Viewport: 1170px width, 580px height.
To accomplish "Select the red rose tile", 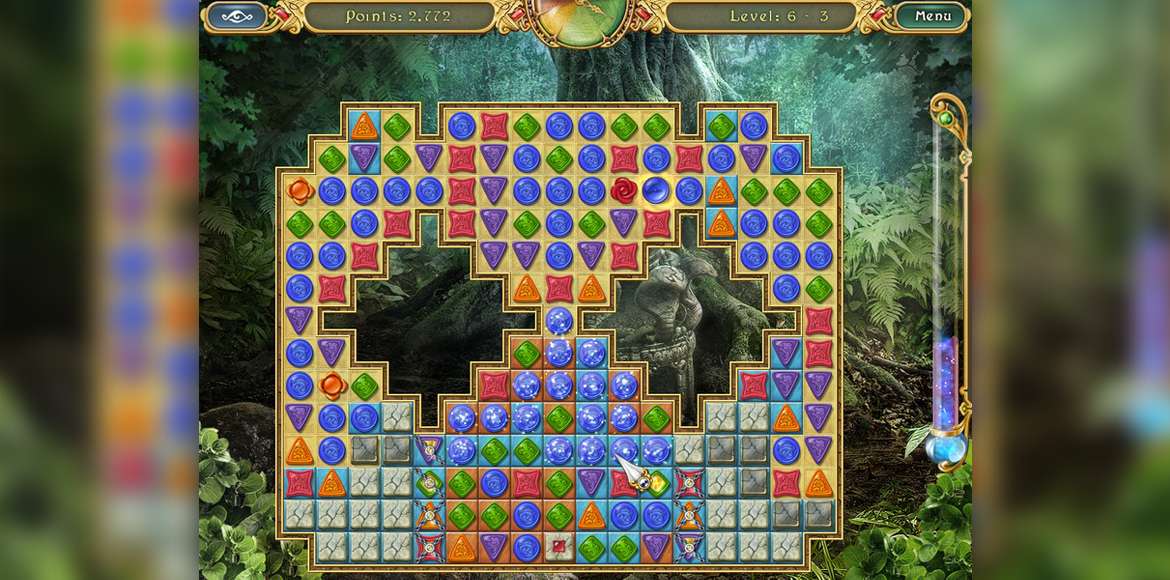I will click(x=624, y=190).
